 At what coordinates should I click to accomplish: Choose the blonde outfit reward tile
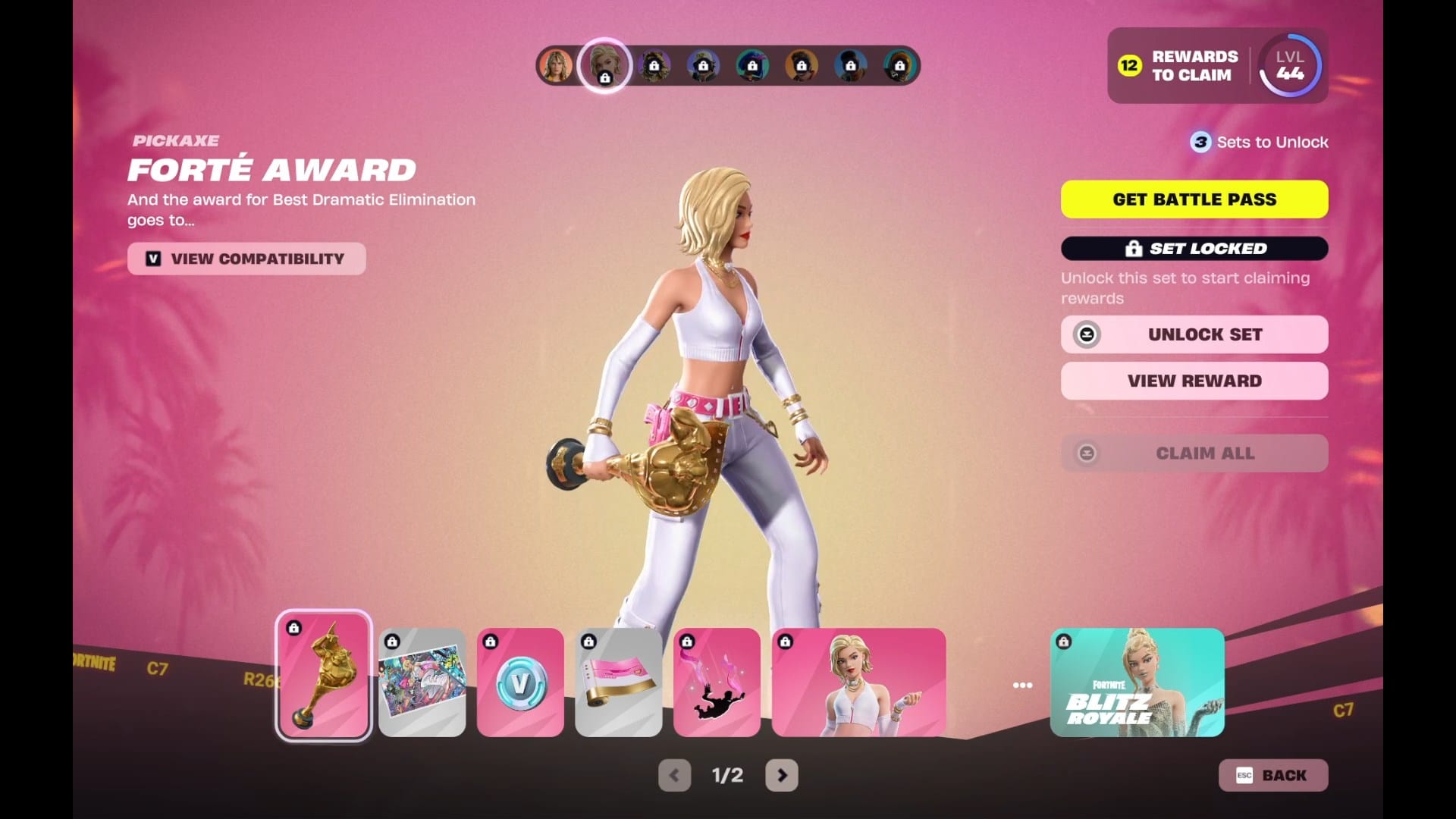(858, 682)
